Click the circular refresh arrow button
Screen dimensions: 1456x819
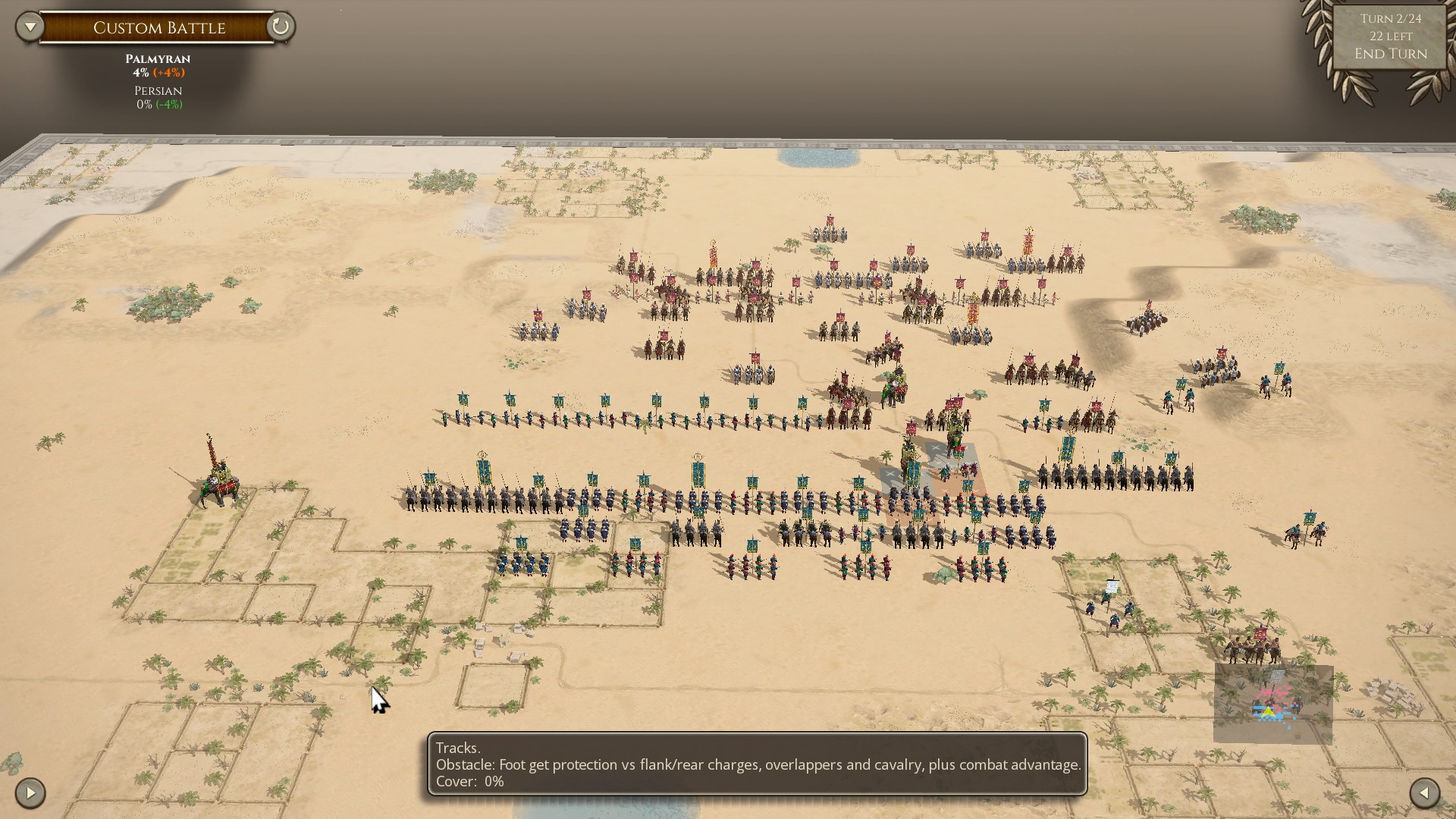(280, 27)
